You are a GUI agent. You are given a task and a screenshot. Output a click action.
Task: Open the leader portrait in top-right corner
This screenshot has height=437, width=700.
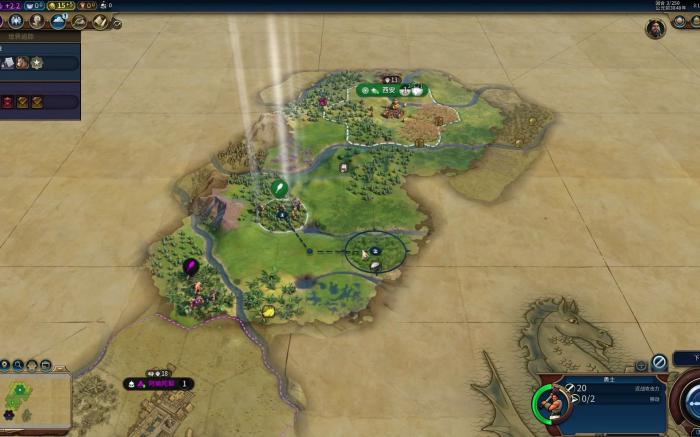pyautogui.click(x=655, y=28)
